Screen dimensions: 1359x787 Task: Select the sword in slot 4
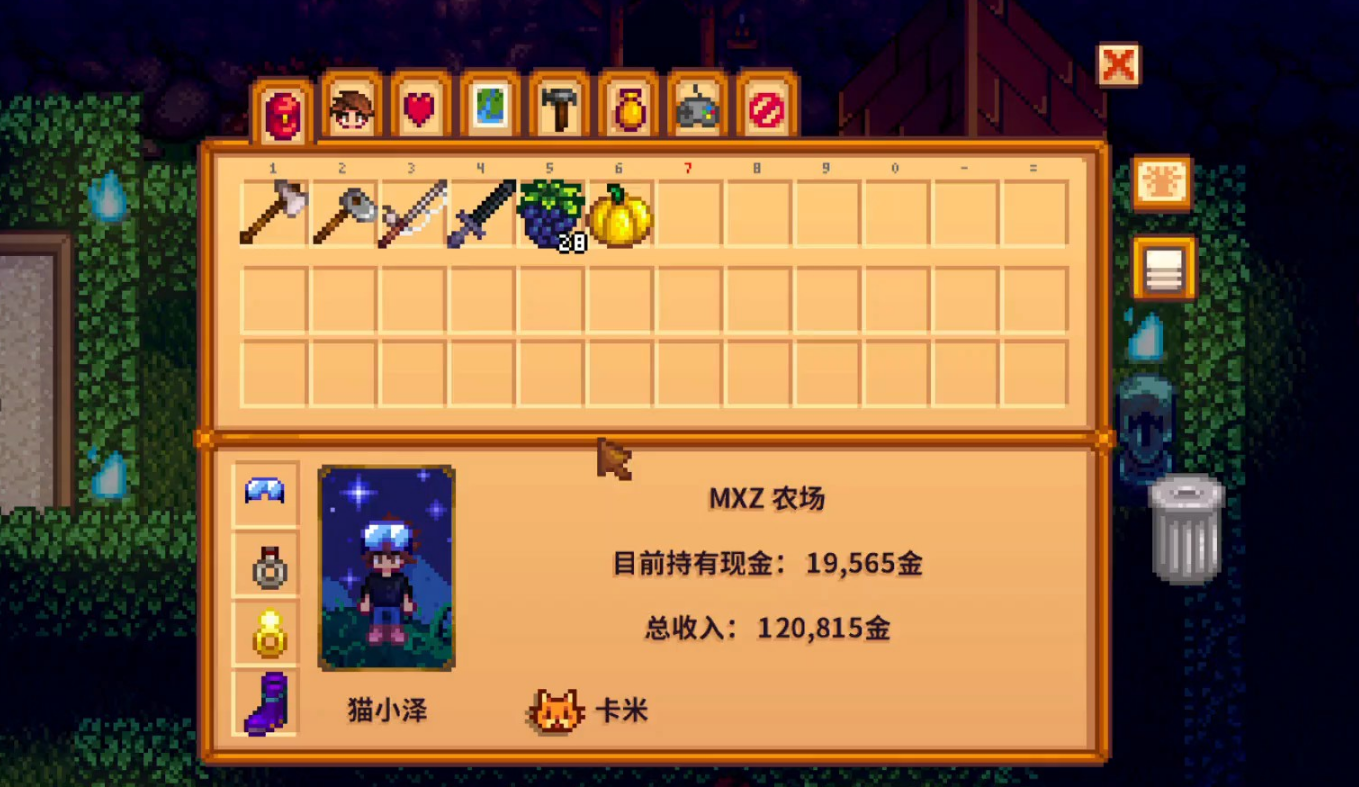479,212
